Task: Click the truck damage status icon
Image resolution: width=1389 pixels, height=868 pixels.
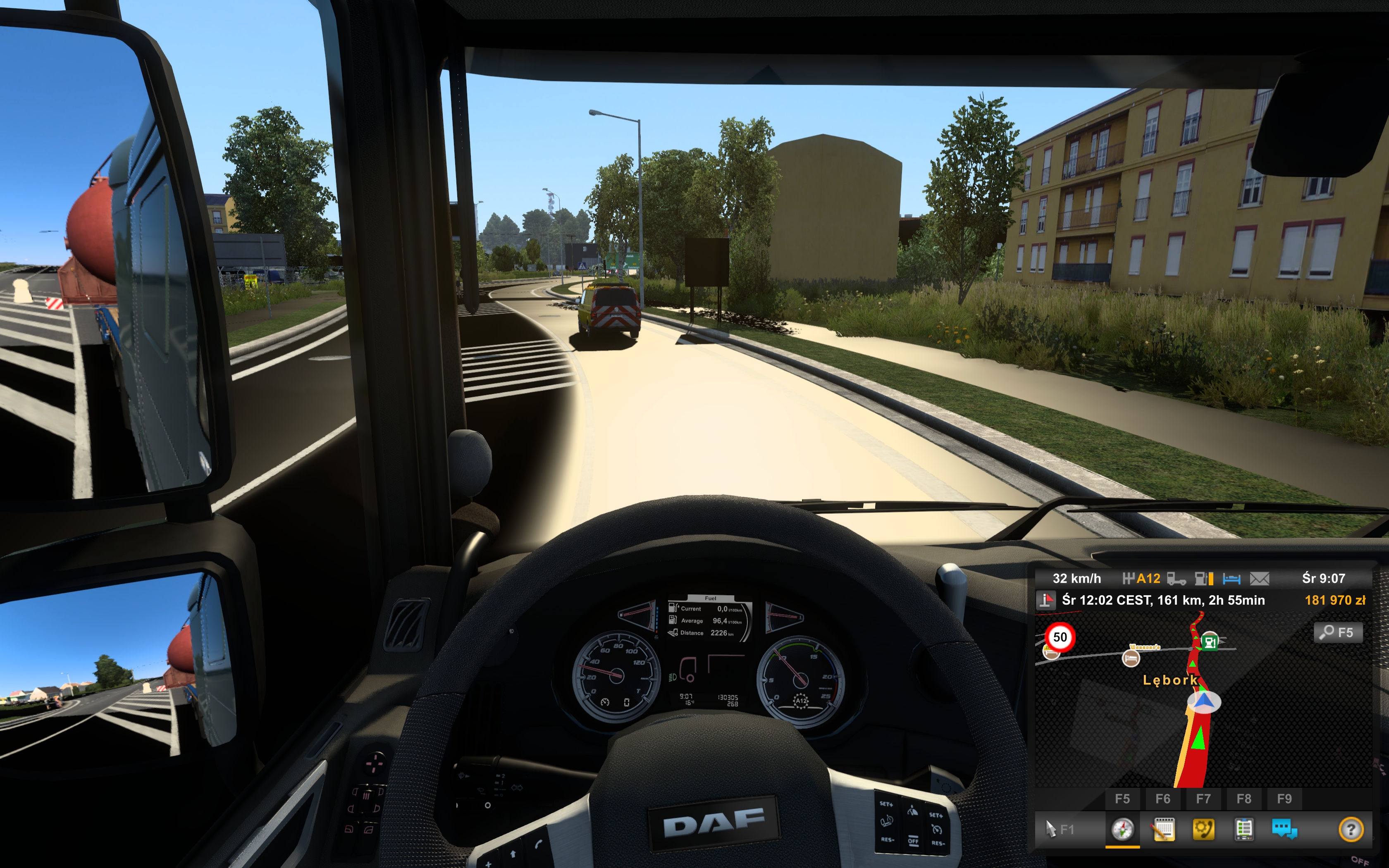Action: click(x=1176, y=579)
